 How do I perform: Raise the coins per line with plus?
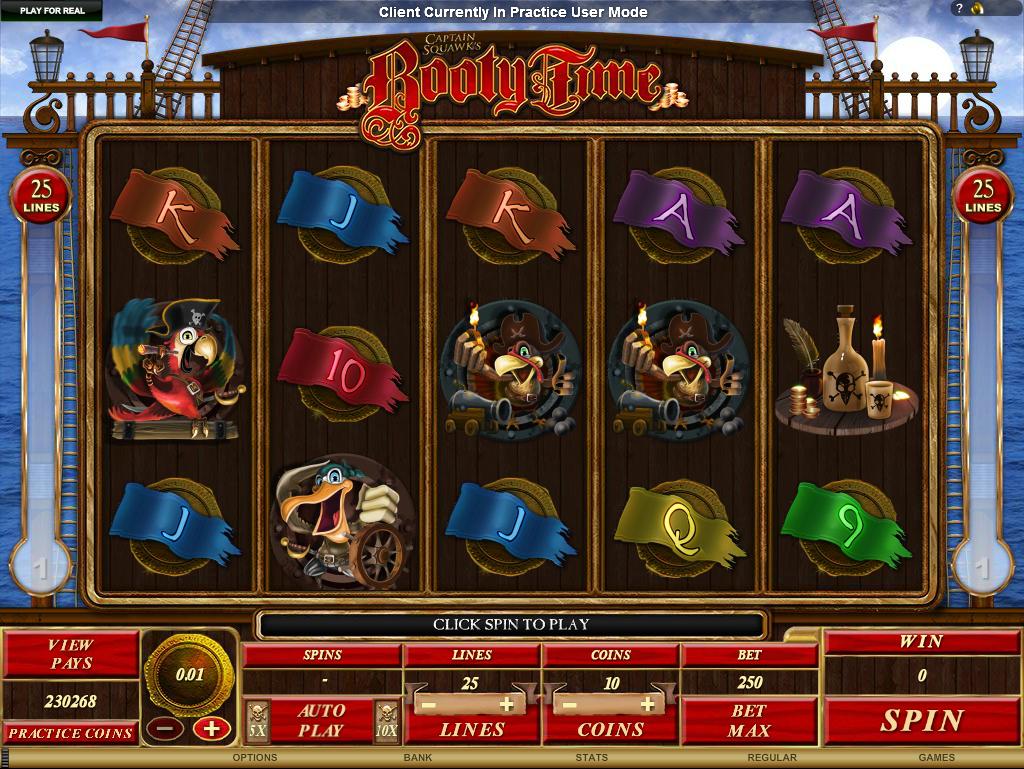(647, 704)
